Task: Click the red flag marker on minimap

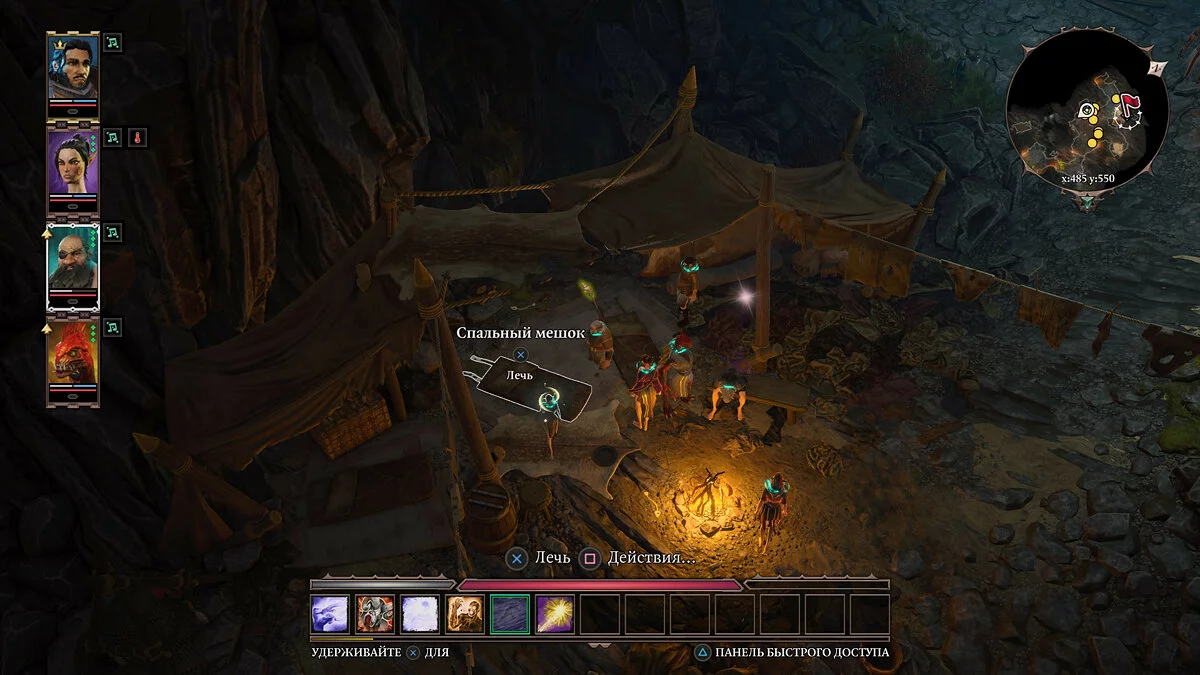Action: click(1131, 102)
